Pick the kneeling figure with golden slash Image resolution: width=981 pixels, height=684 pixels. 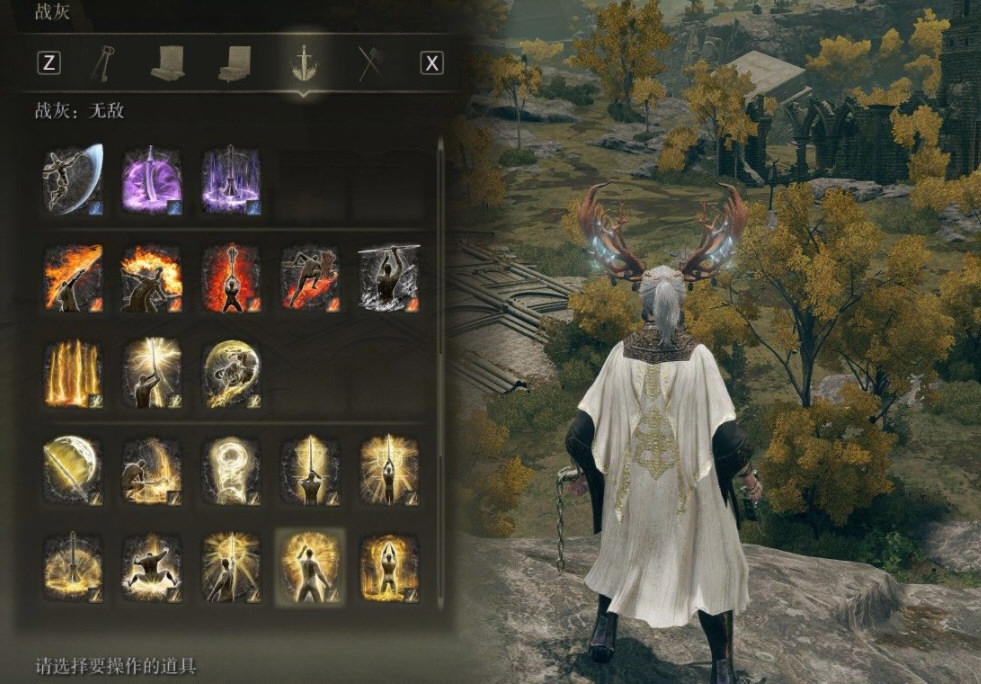click(152, 469)
